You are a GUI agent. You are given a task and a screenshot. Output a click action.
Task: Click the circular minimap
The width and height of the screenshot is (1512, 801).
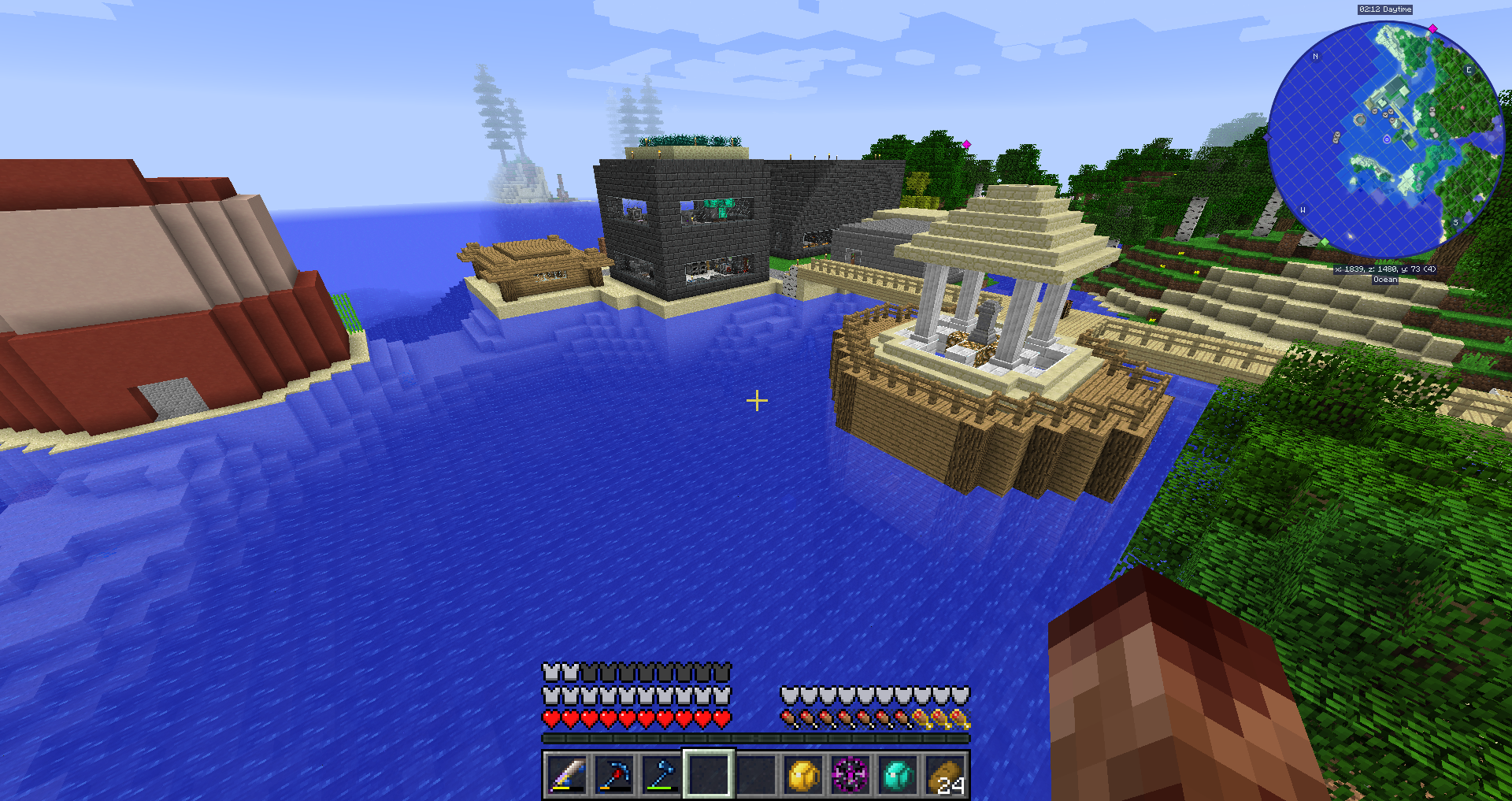click(x=1385, y=139)
